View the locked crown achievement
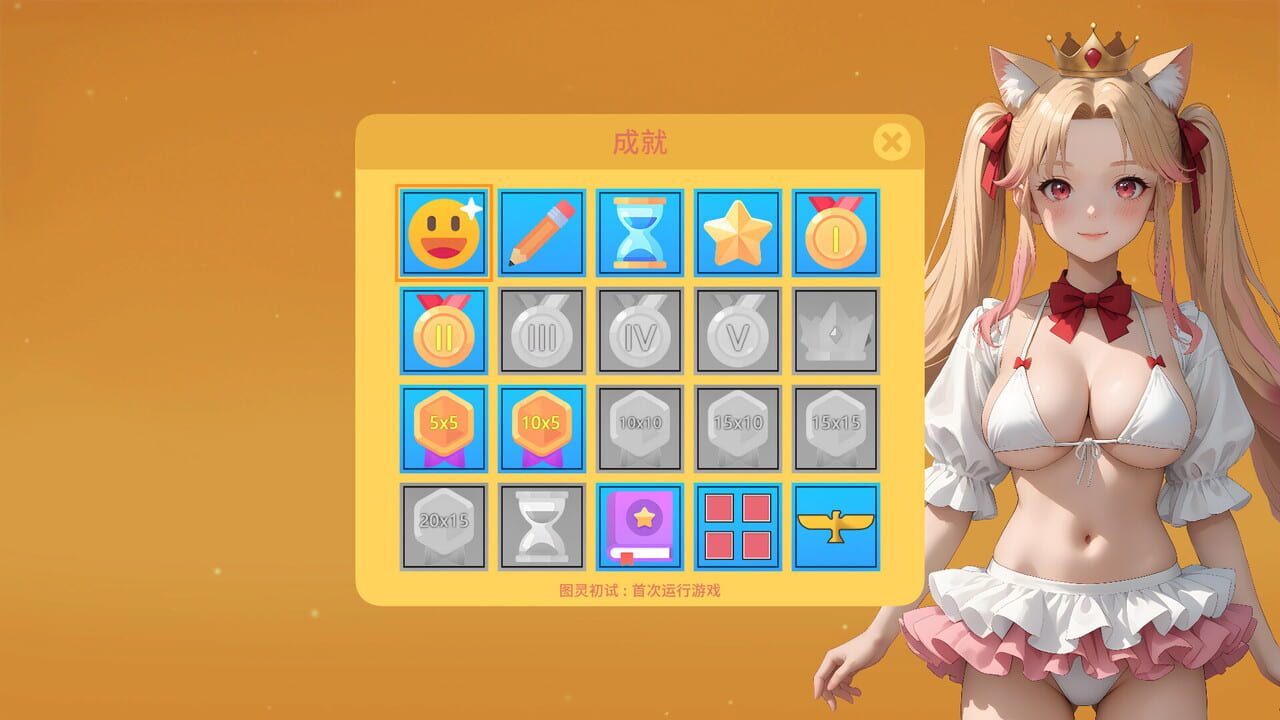 coord(836,330)
